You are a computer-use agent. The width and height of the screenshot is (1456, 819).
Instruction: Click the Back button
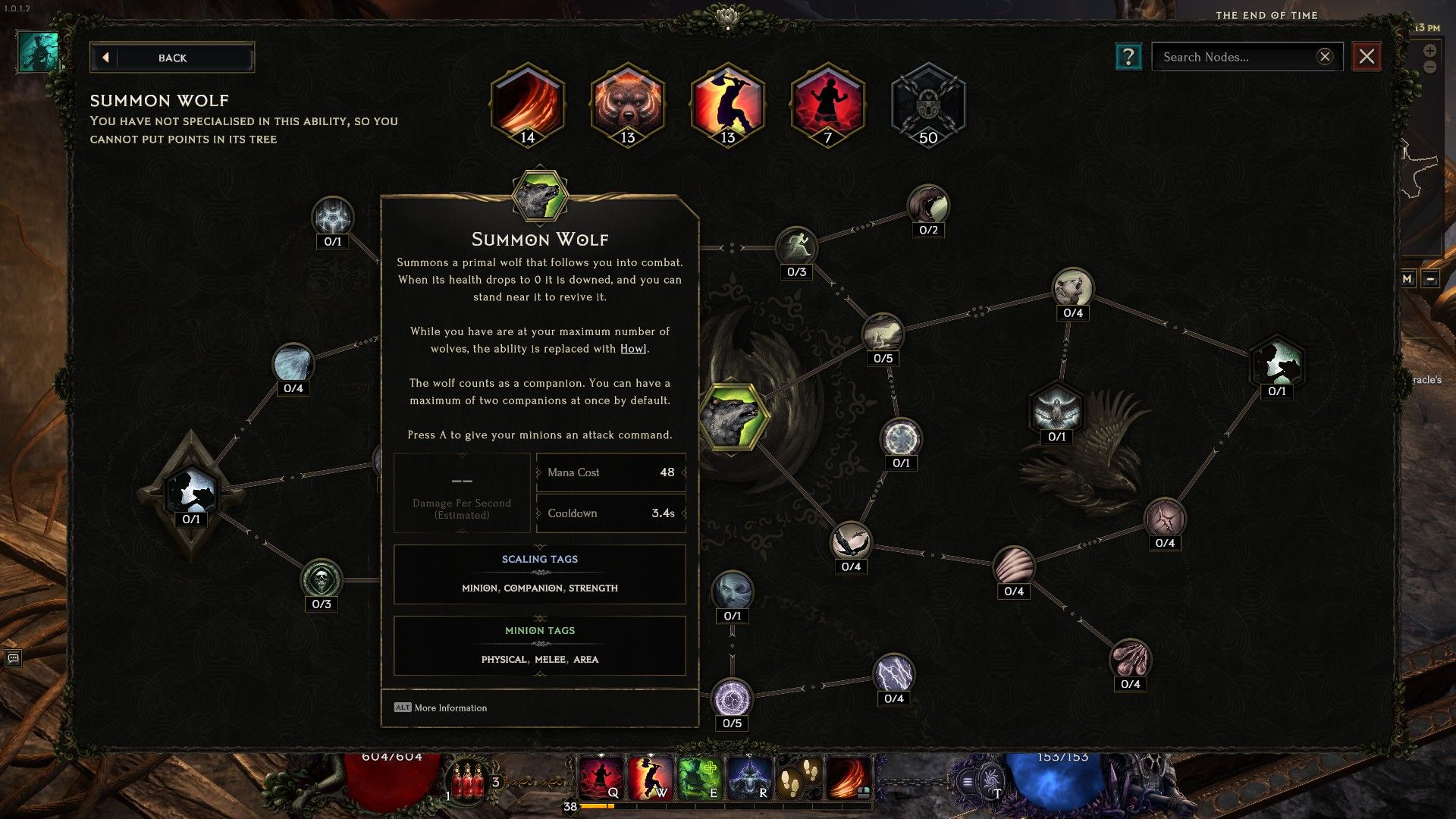[x=172, y=58]
